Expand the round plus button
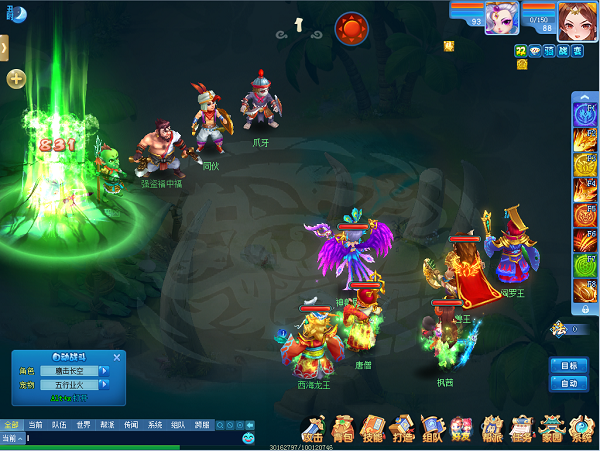 pos(16,79)
